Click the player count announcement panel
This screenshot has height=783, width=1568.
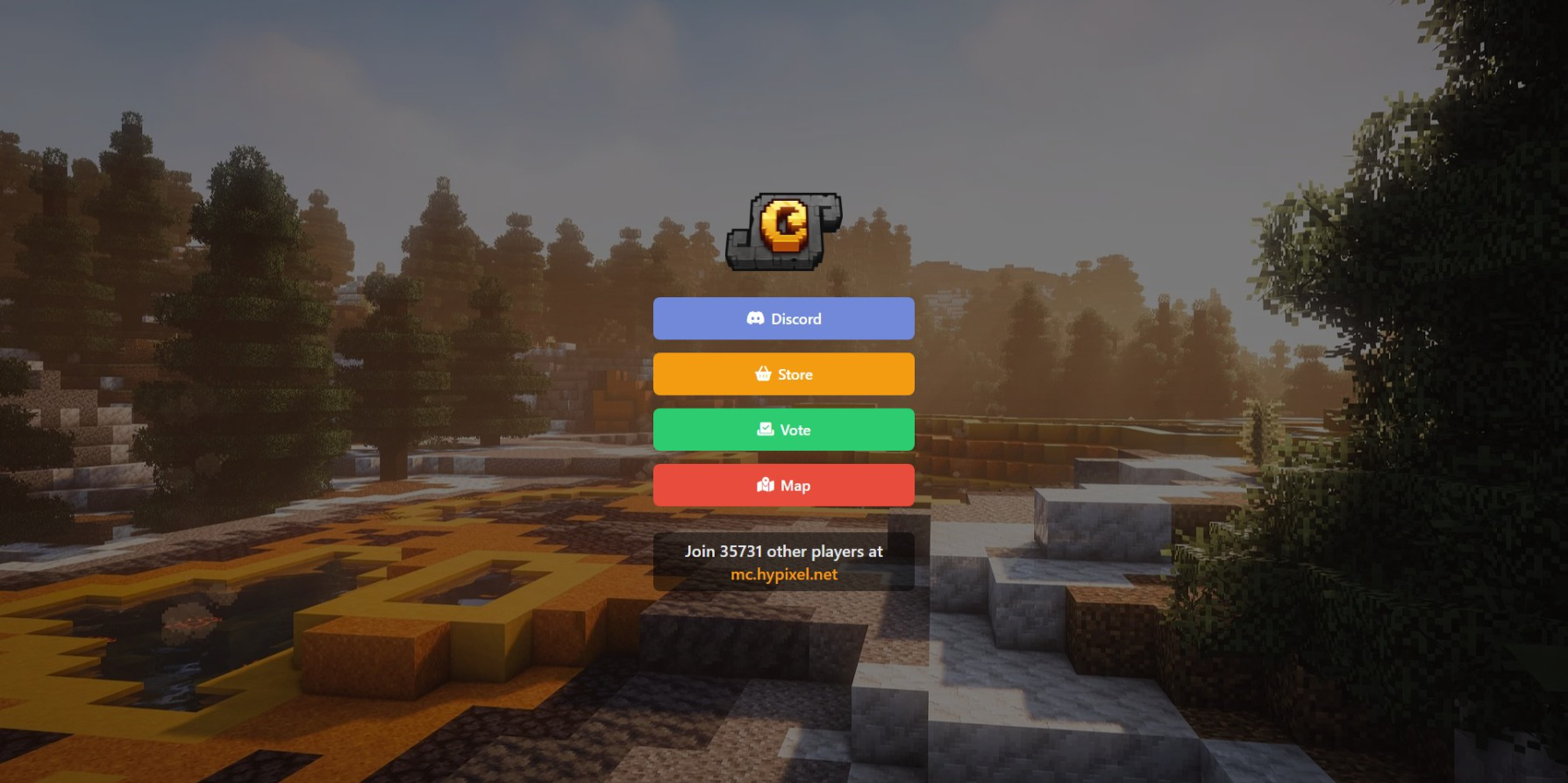pyautogui.click(x=783, y=561)
